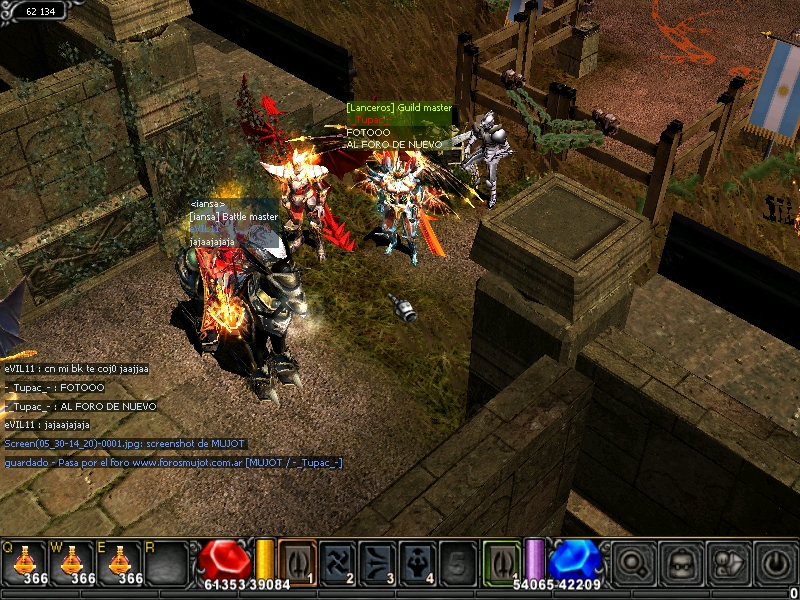The height and width of the screenshot is (600, 800).
Task: Open the backpack inventory button
Action: pos(681,563)
